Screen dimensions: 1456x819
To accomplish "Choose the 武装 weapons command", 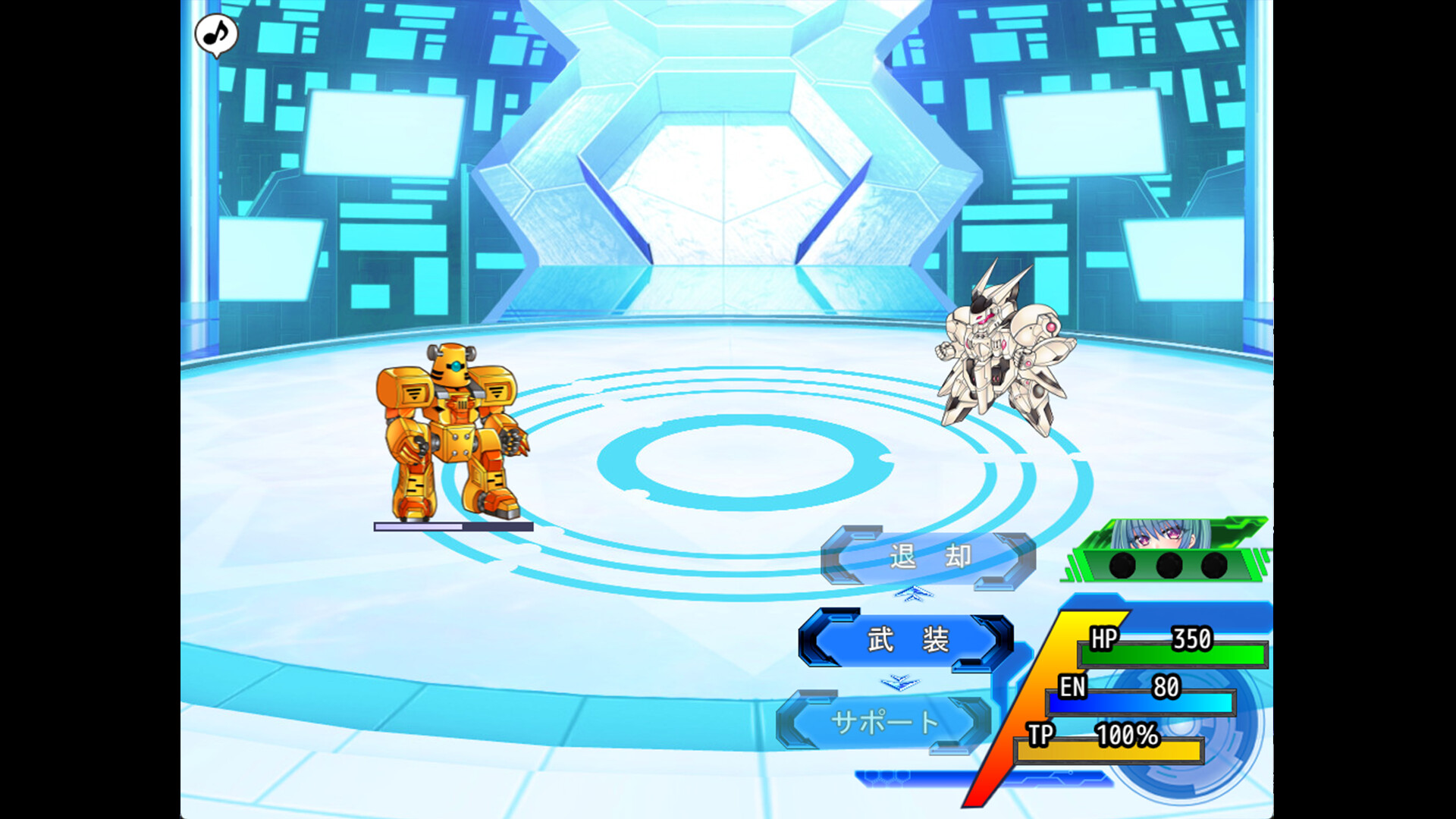I will (x=907, y=640).
